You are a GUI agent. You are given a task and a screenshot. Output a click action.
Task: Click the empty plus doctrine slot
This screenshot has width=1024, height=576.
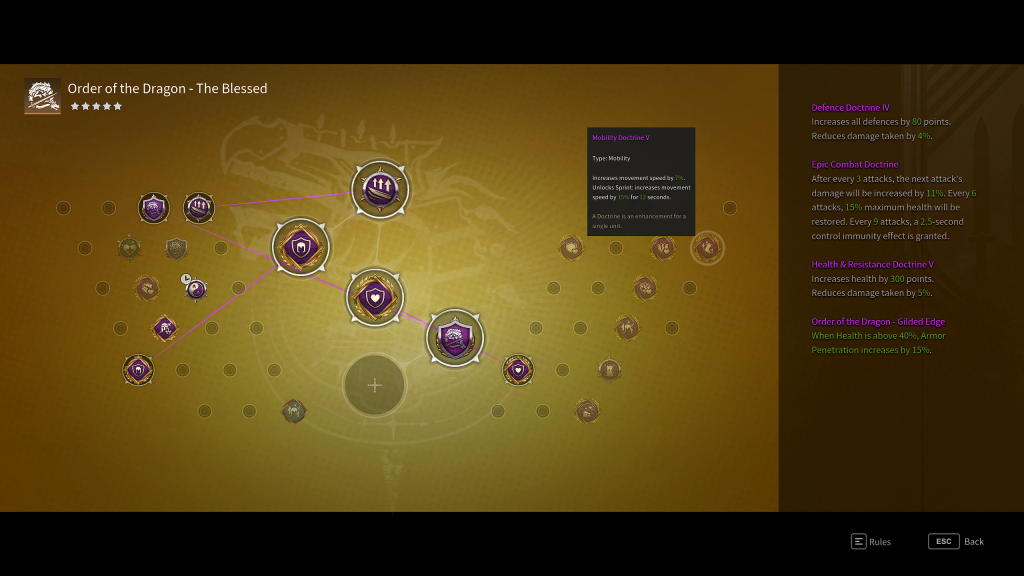pos(374,385)
